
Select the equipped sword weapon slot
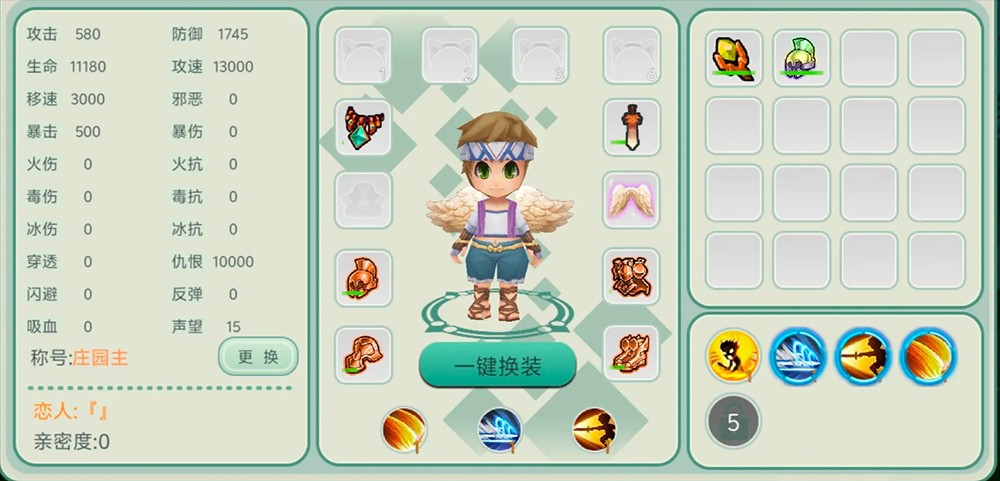click(x=631, y=126)
